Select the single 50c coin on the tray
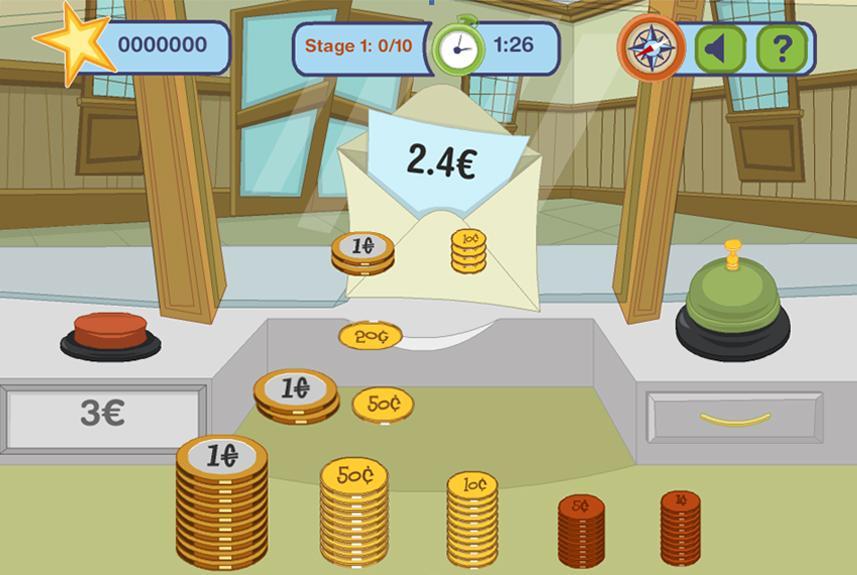857x575 pixels. click(383, 404)
